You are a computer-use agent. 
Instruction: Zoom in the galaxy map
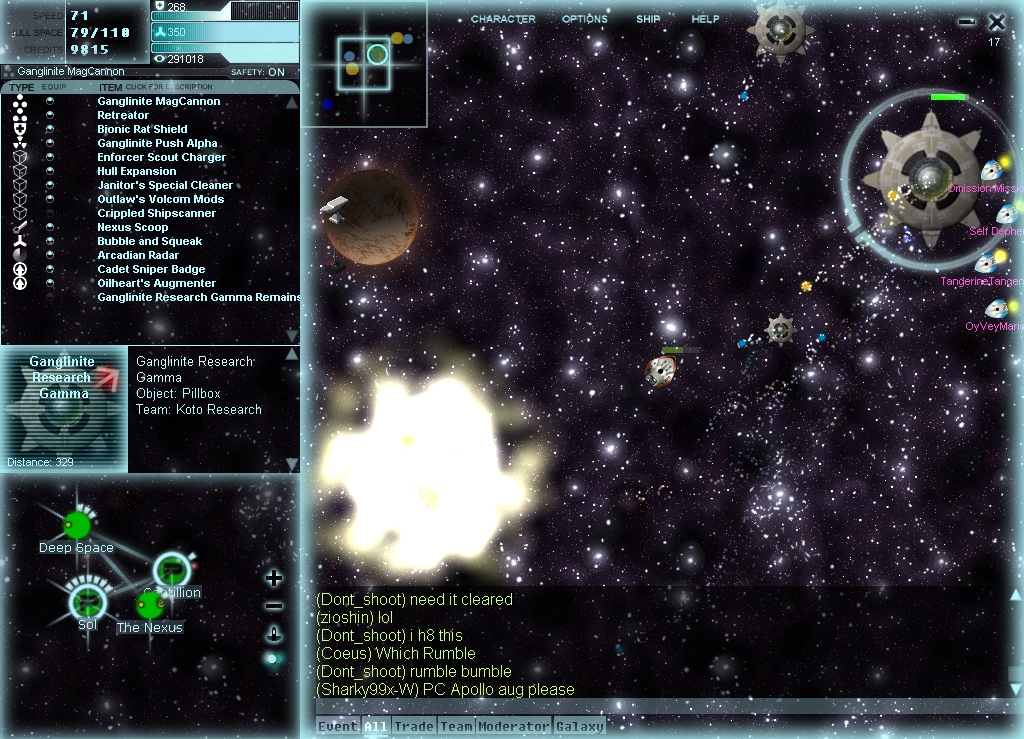[274, 578]
